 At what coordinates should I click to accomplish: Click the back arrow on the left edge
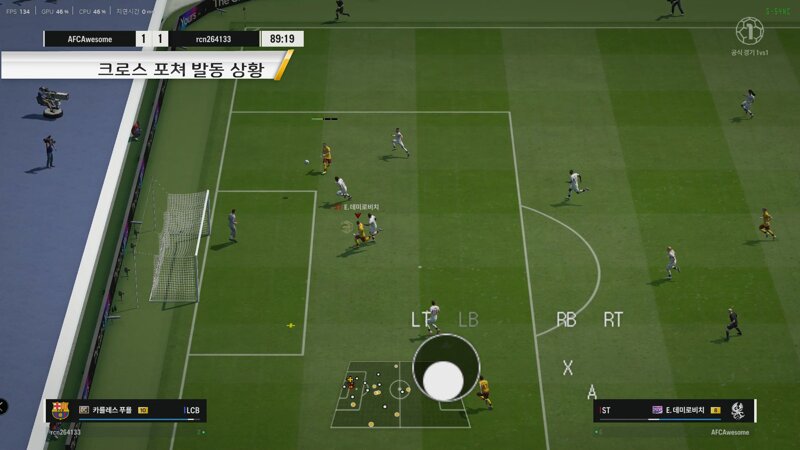tap(3, 405)
